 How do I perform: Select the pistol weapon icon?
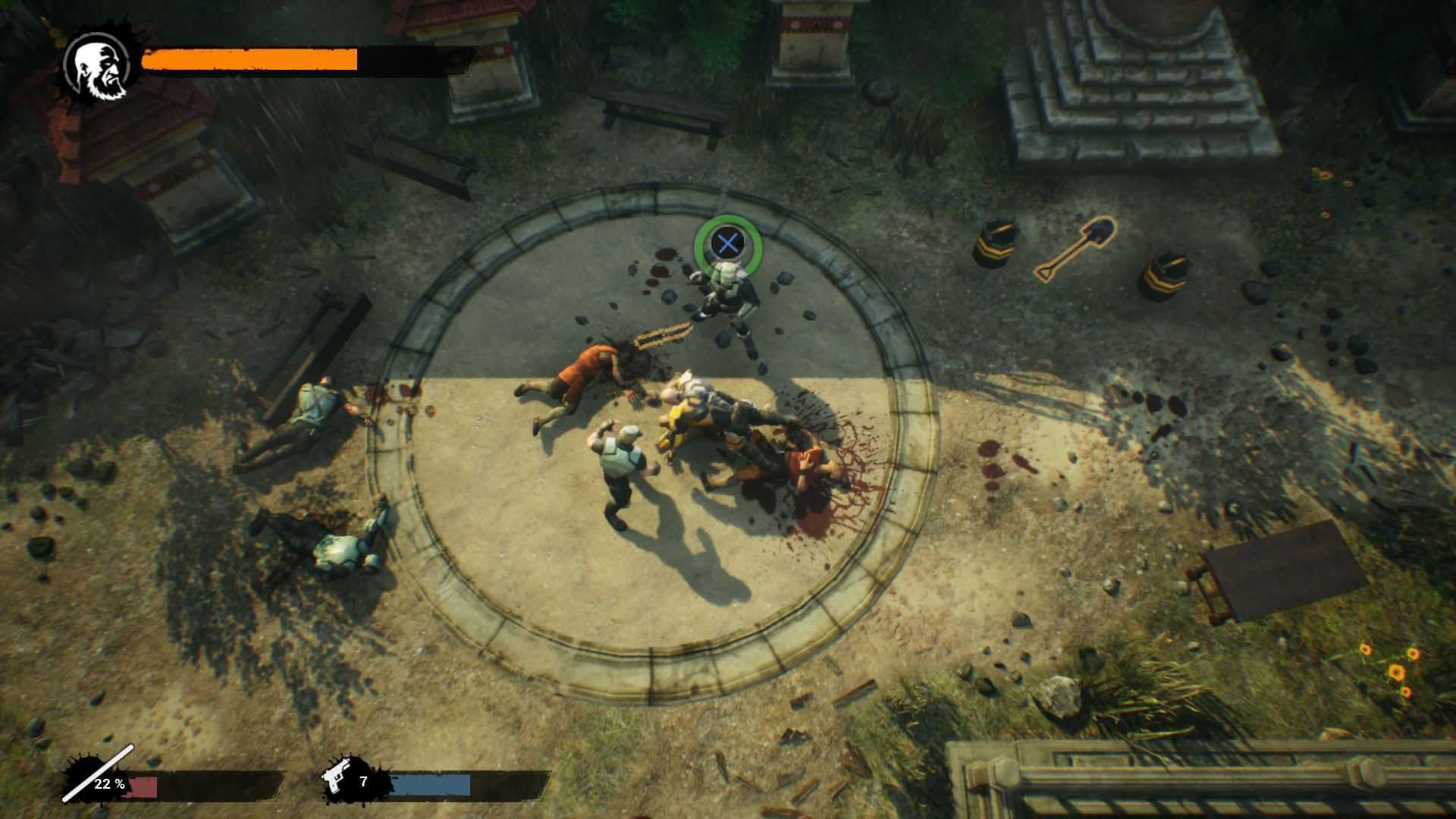point(338,780)
